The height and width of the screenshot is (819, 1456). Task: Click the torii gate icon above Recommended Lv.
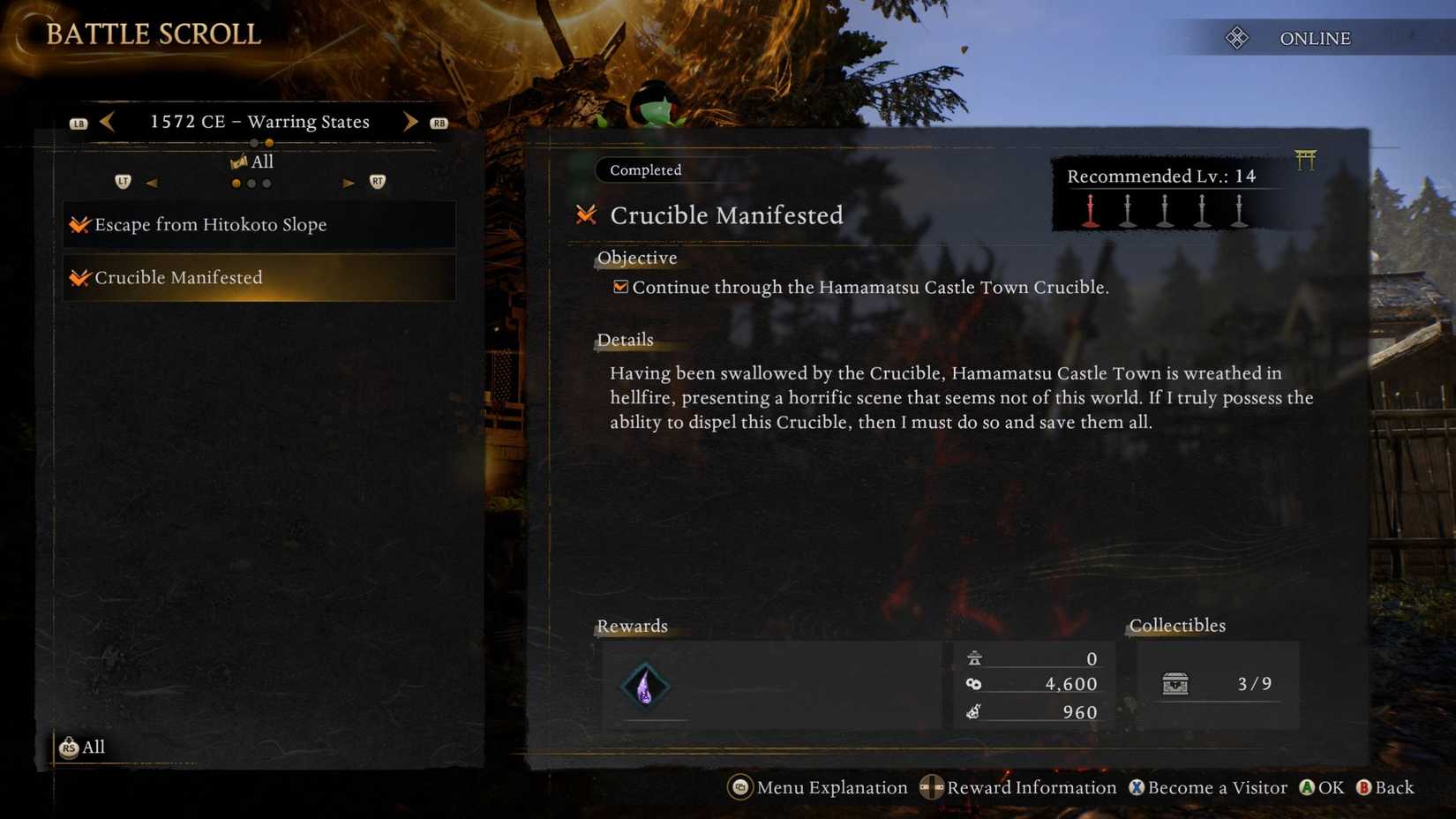pos(1307,160)
